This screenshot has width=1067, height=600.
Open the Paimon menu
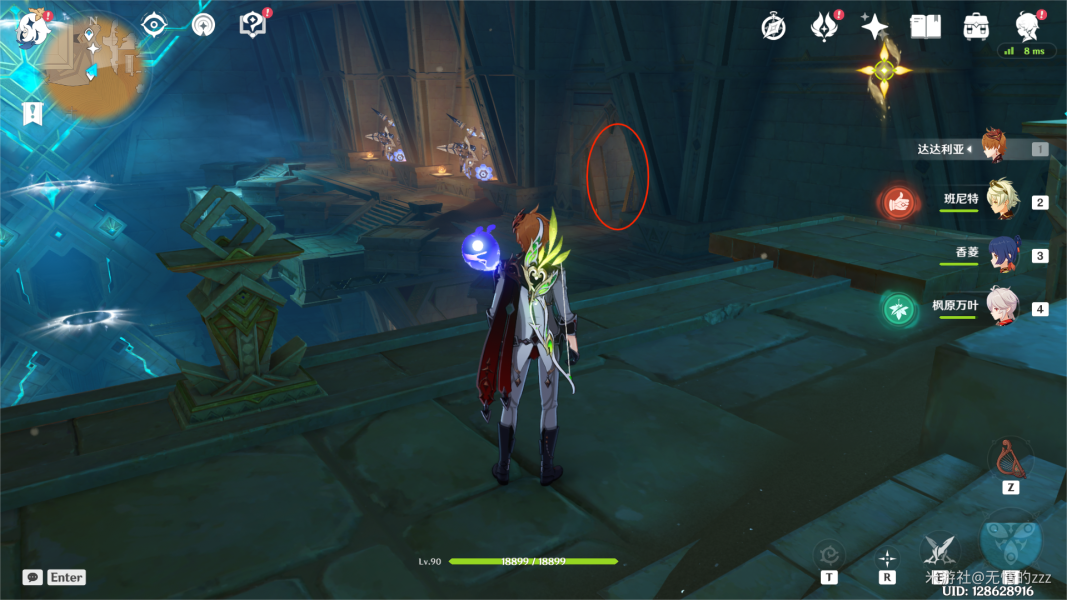33,30
